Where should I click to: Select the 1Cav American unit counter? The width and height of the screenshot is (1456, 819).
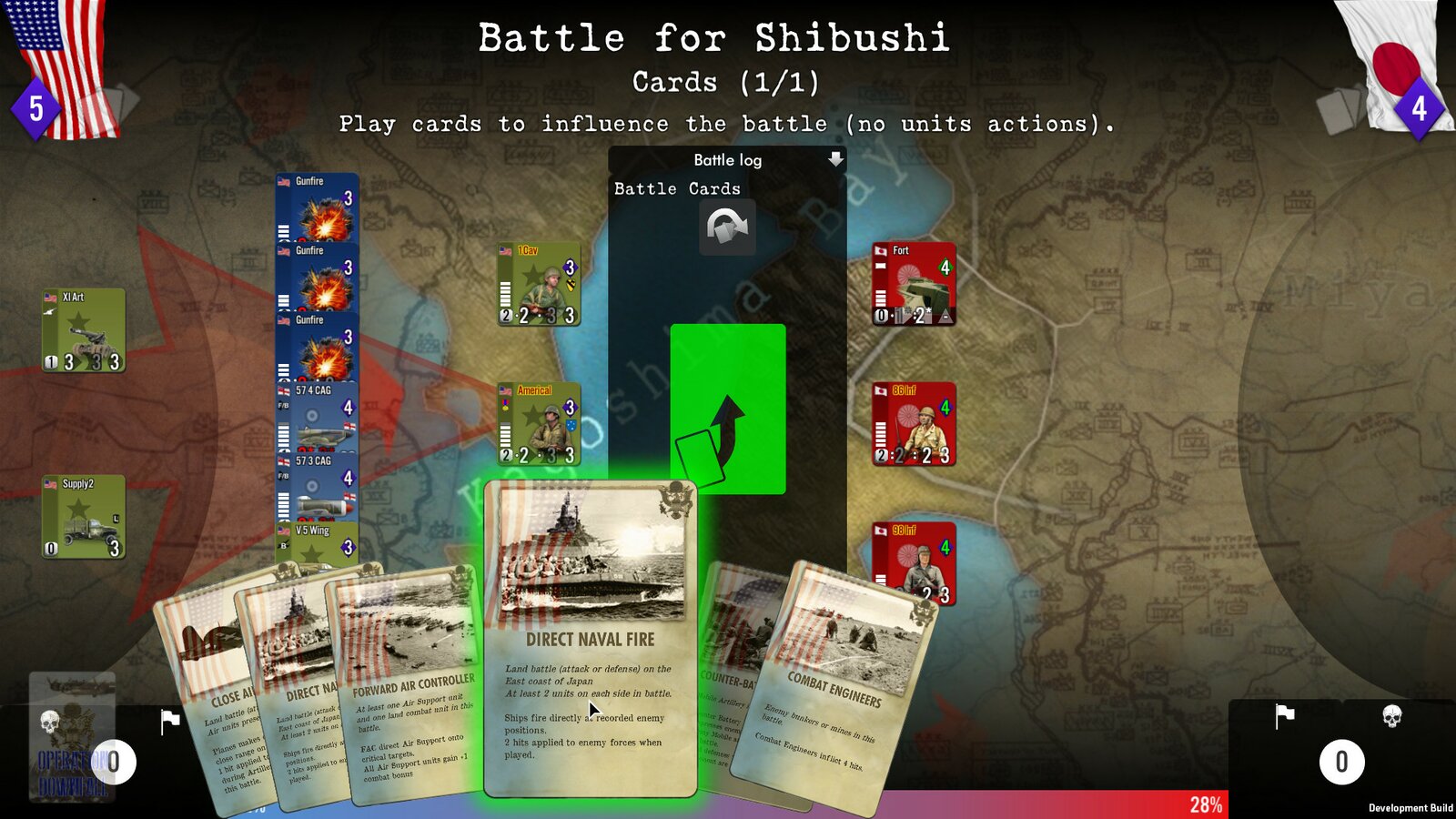(539, 282)
